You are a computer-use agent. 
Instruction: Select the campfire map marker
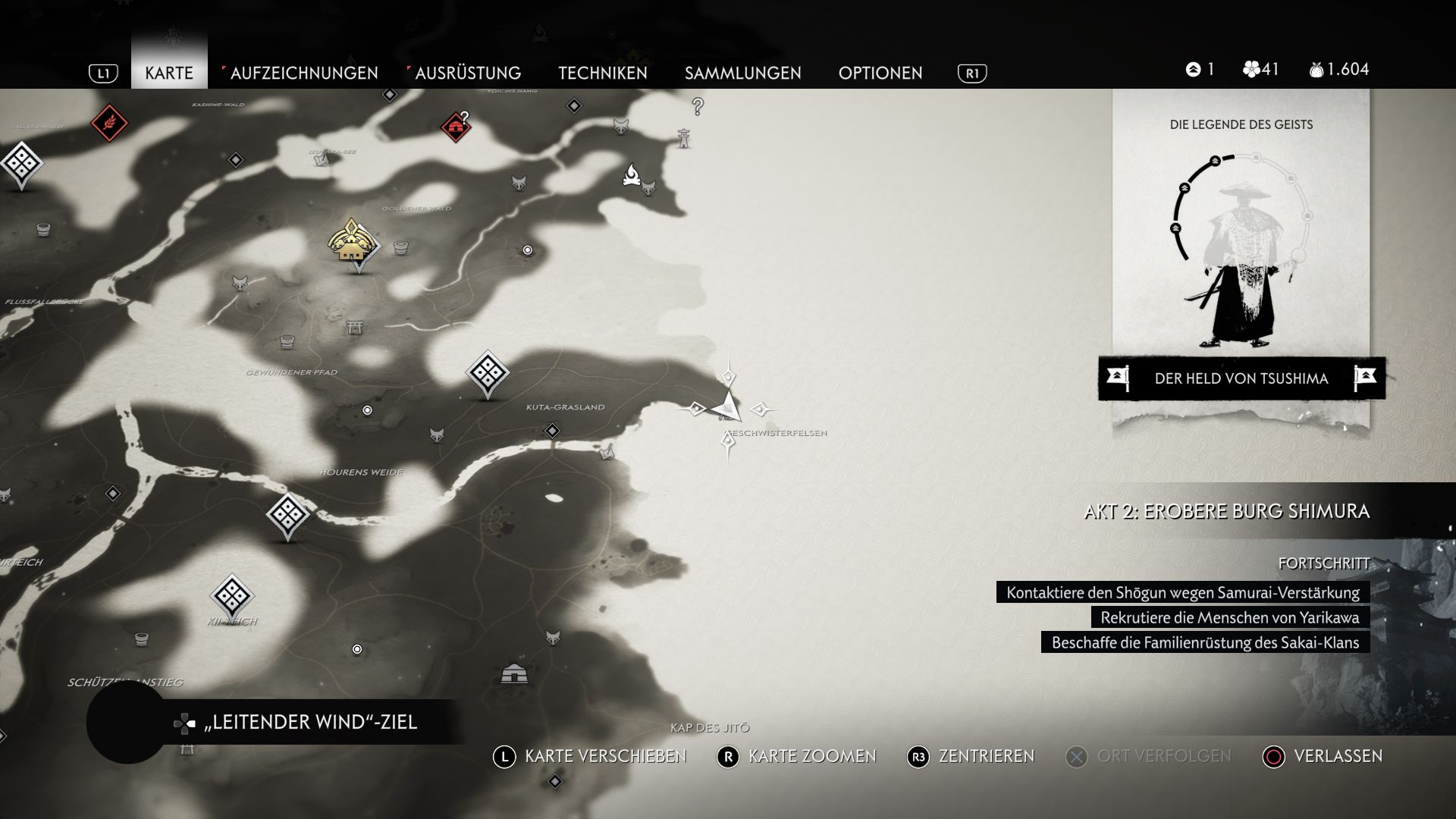pyautogui.click(x=632, y=175)
